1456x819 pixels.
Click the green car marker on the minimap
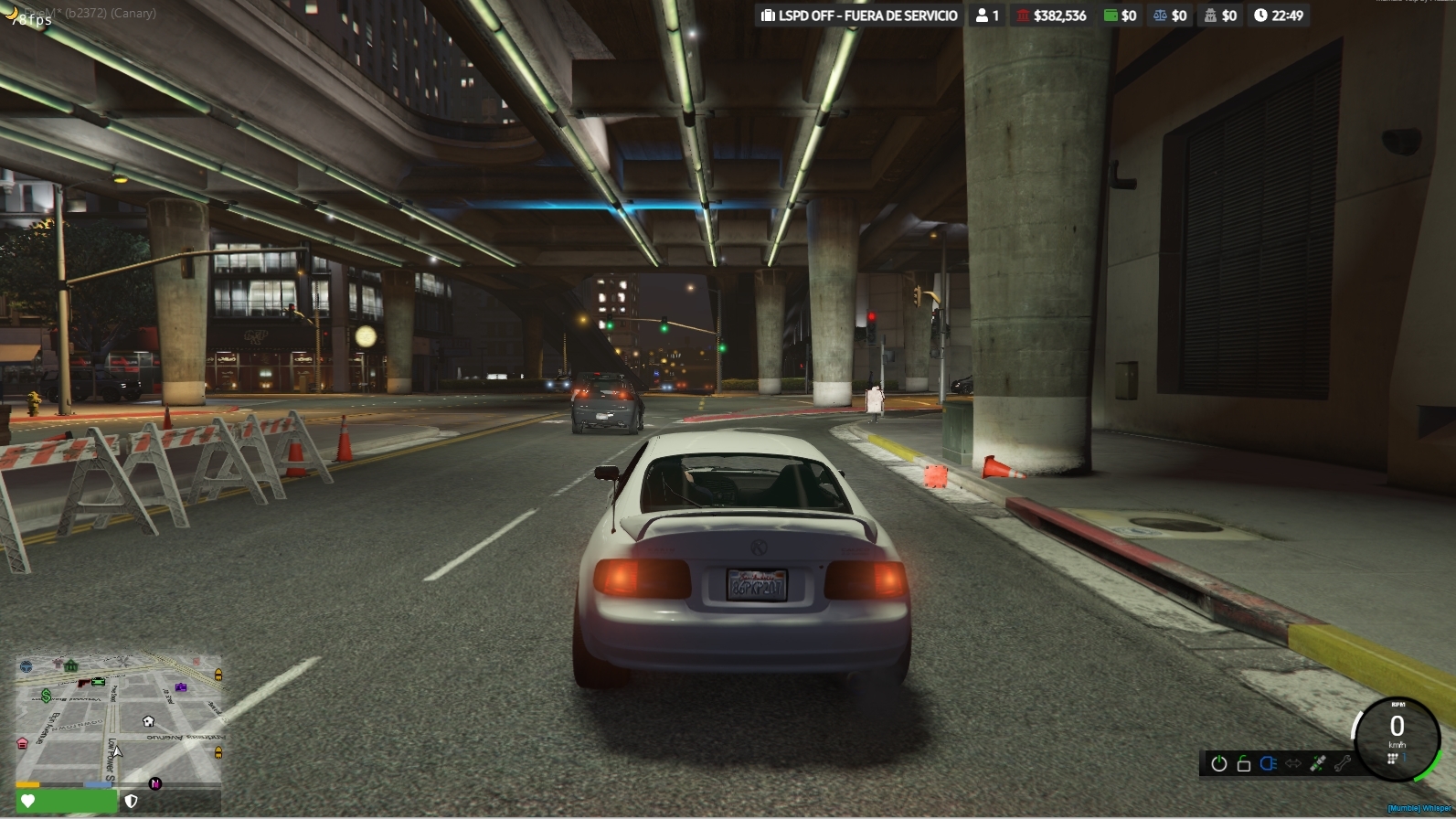[99, 681]
